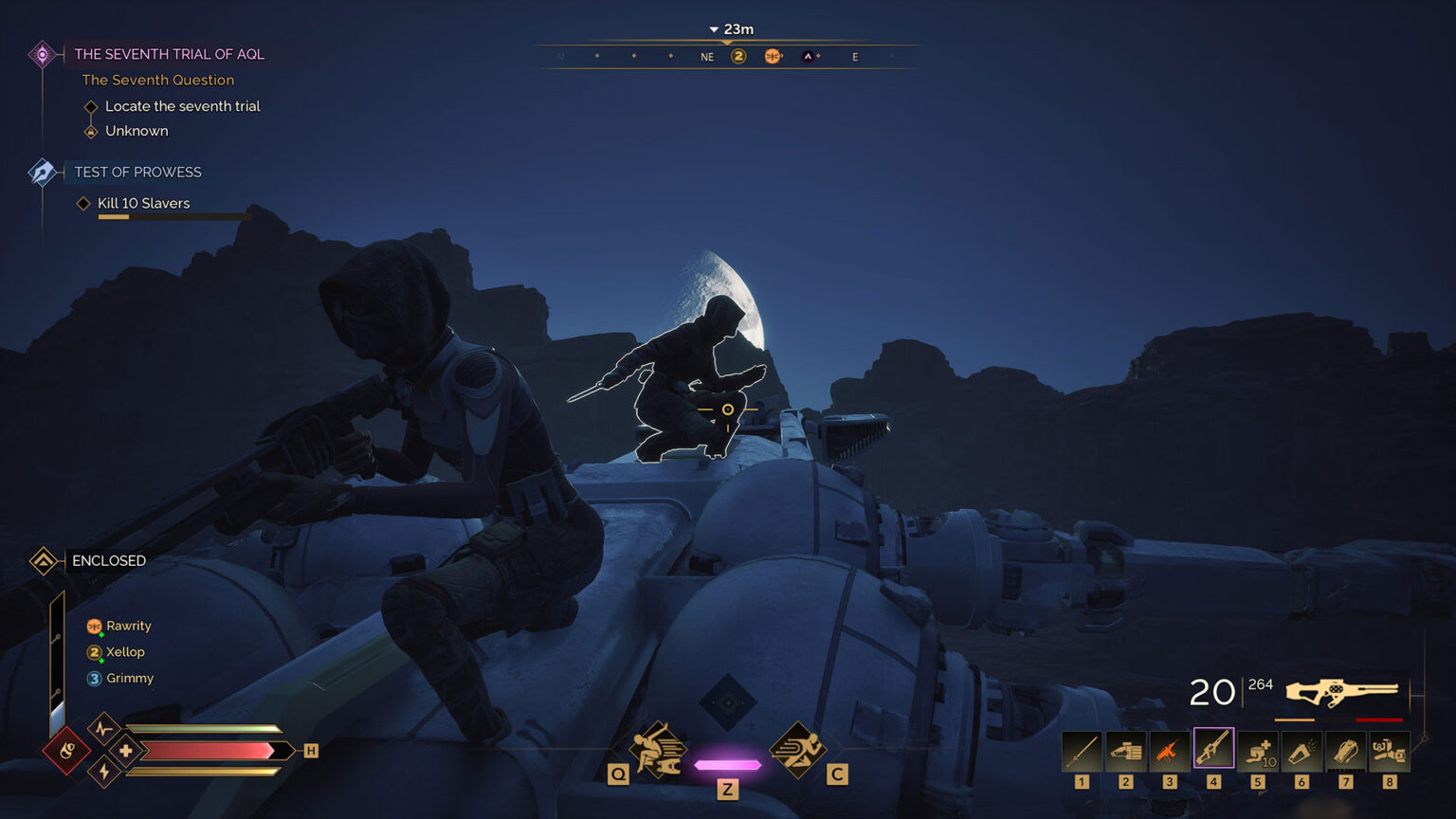Open the TEST OF PROWESS quest header
Viewport: 1456px width, 819px height.
coord(136,172)
